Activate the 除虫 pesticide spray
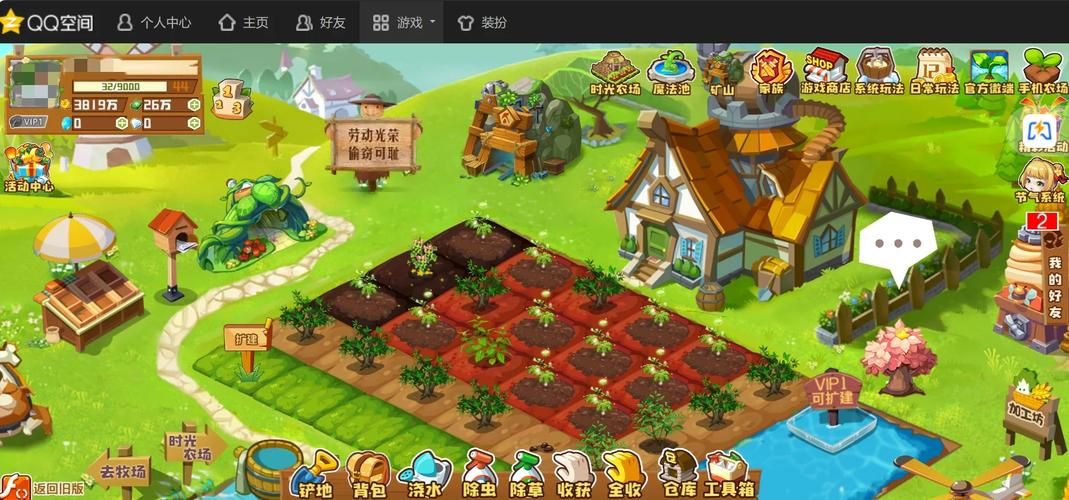1069x500 pixels. [x=477, y=475]
